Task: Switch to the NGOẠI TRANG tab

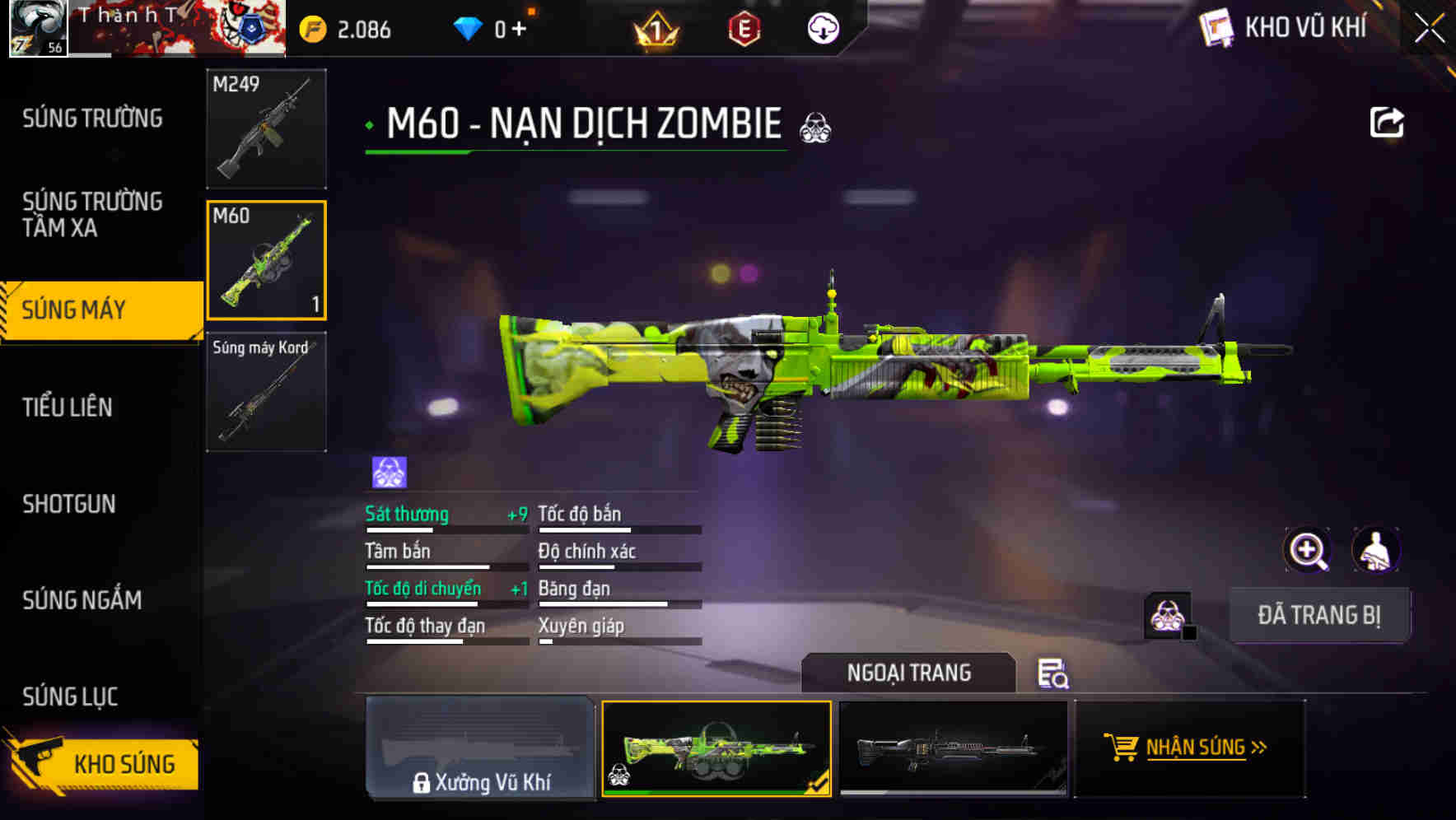Action: (910, 673)
